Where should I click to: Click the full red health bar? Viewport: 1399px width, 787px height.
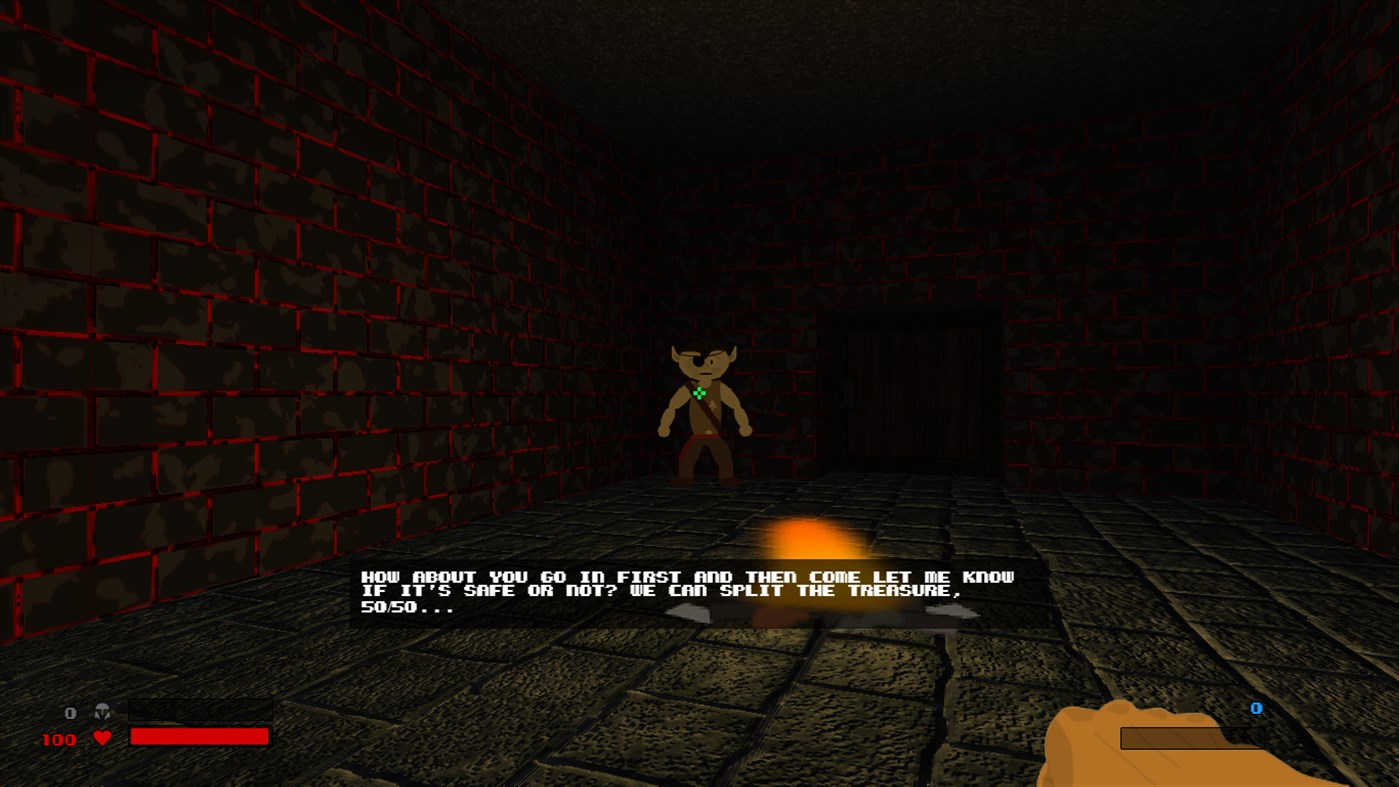tap(199, 737)
